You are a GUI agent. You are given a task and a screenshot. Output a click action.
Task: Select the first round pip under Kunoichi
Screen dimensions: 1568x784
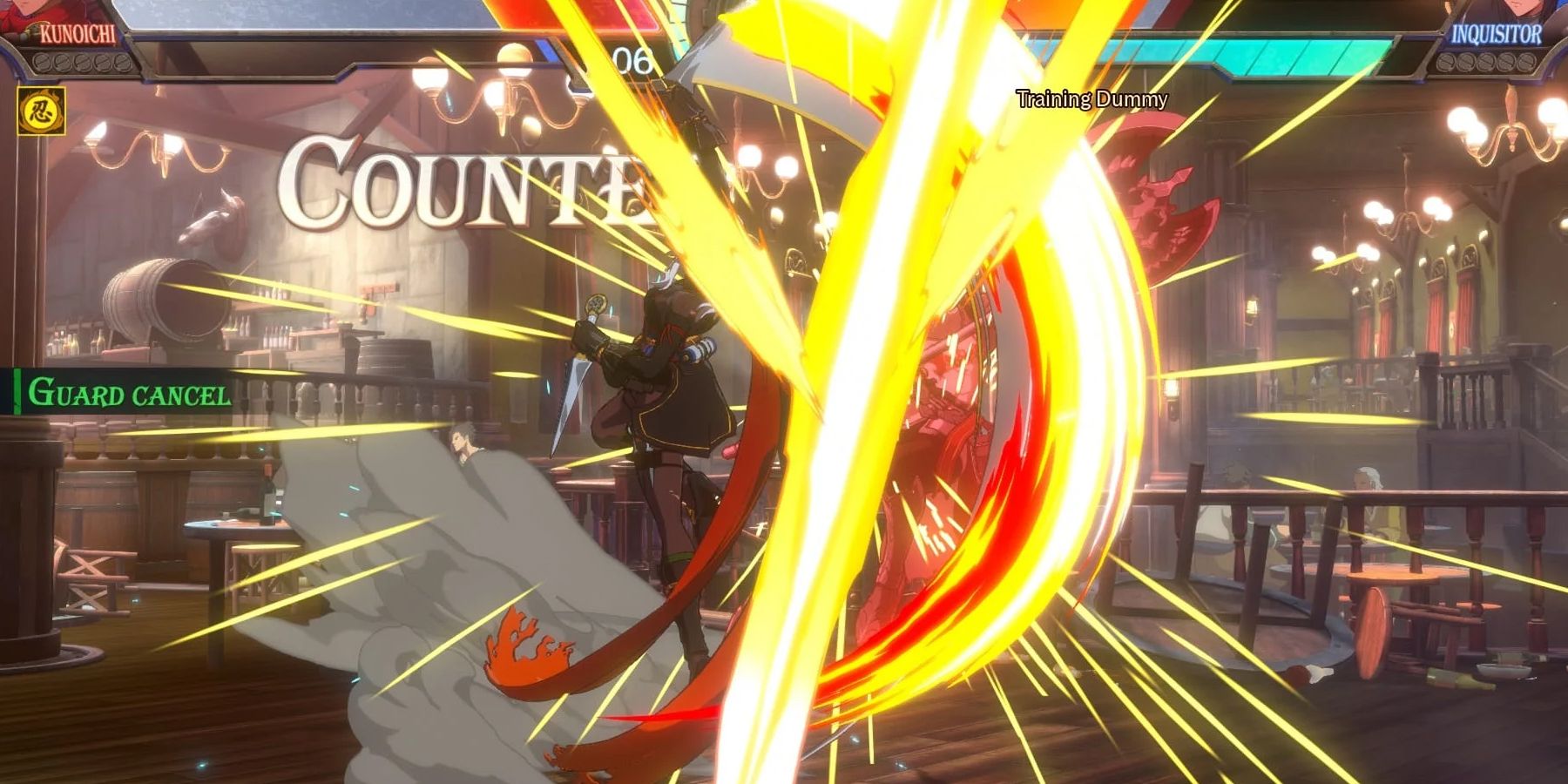42,64
